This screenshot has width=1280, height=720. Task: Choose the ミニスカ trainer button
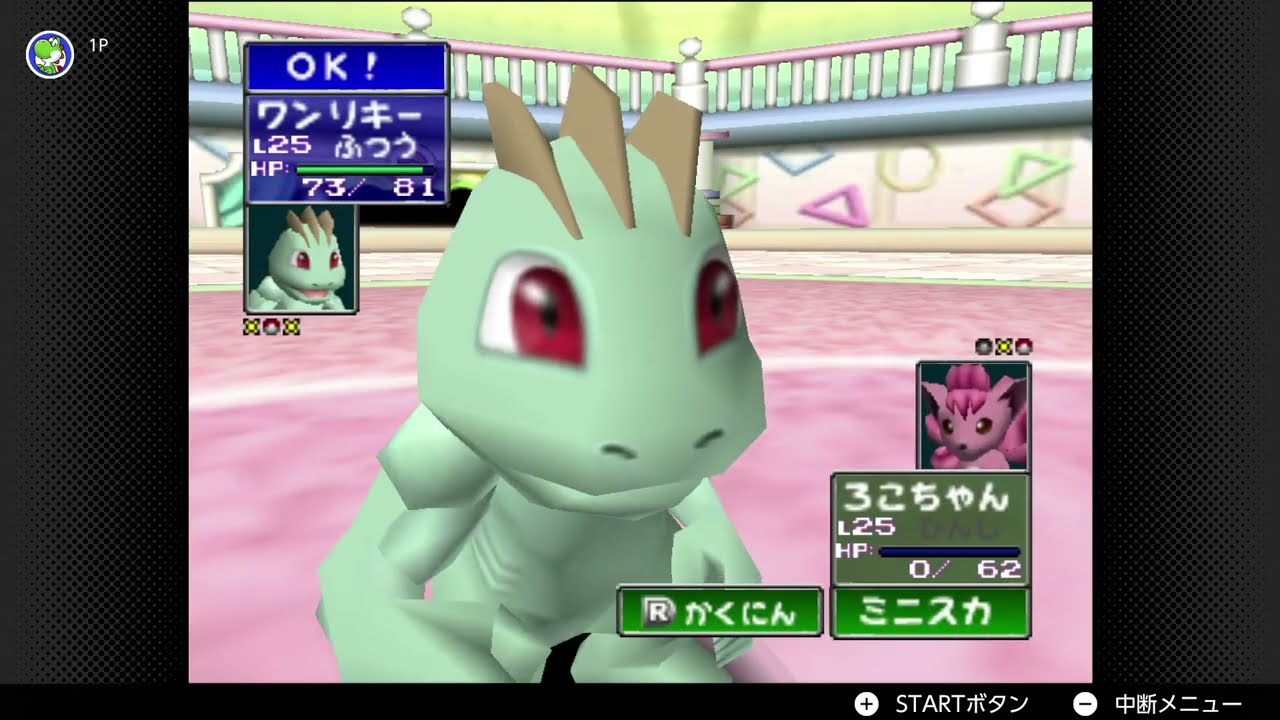(930, 612)
